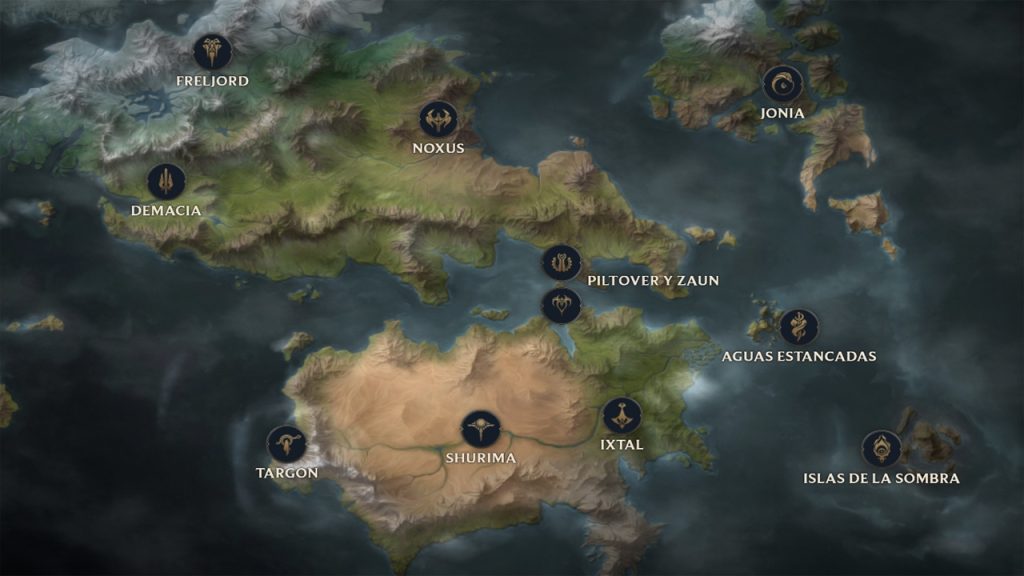Choose the Ixtal region icon

(x=622, y=416)
